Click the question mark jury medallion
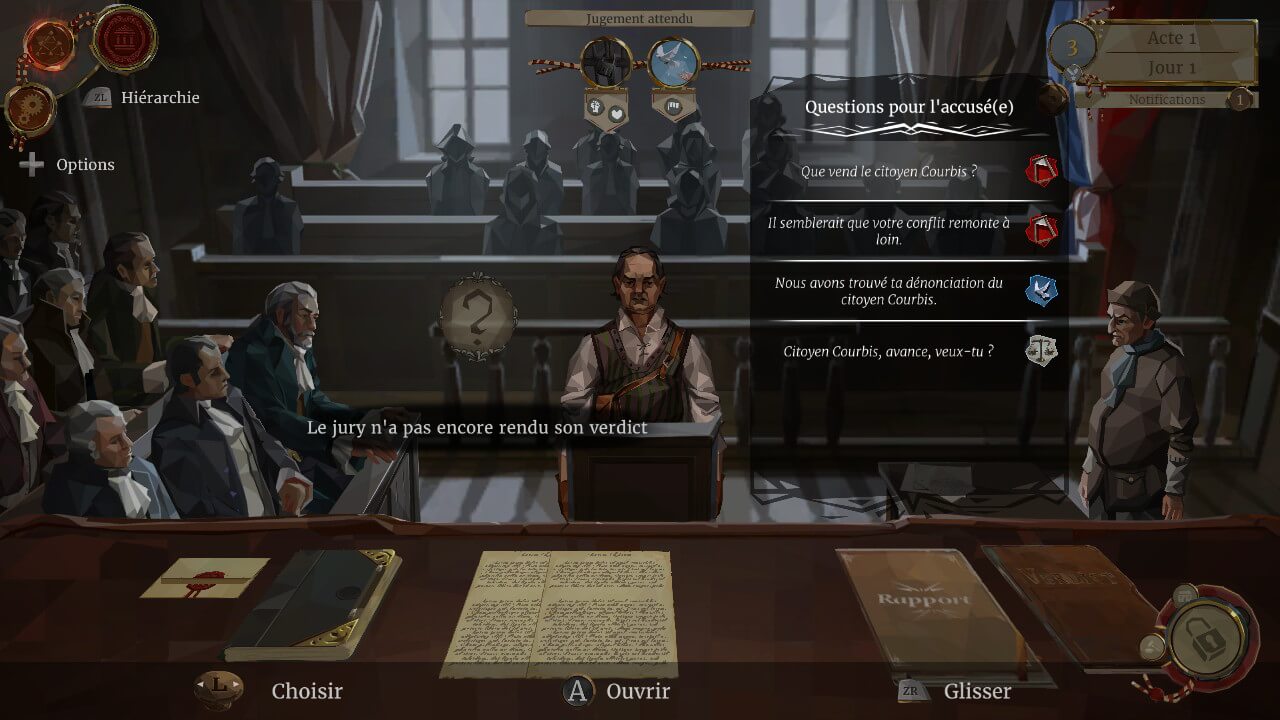 point(477,316)
